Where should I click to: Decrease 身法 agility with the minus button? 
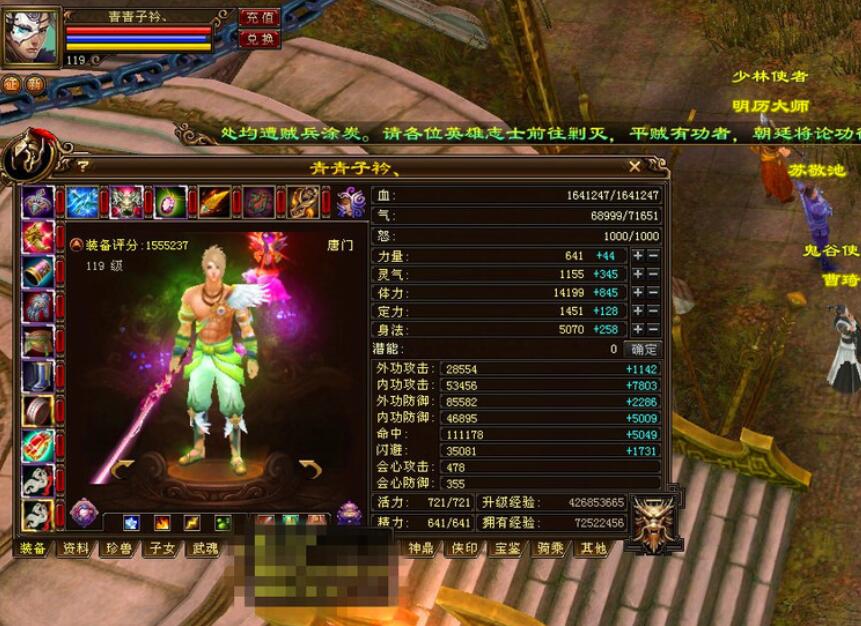(653, 330)
